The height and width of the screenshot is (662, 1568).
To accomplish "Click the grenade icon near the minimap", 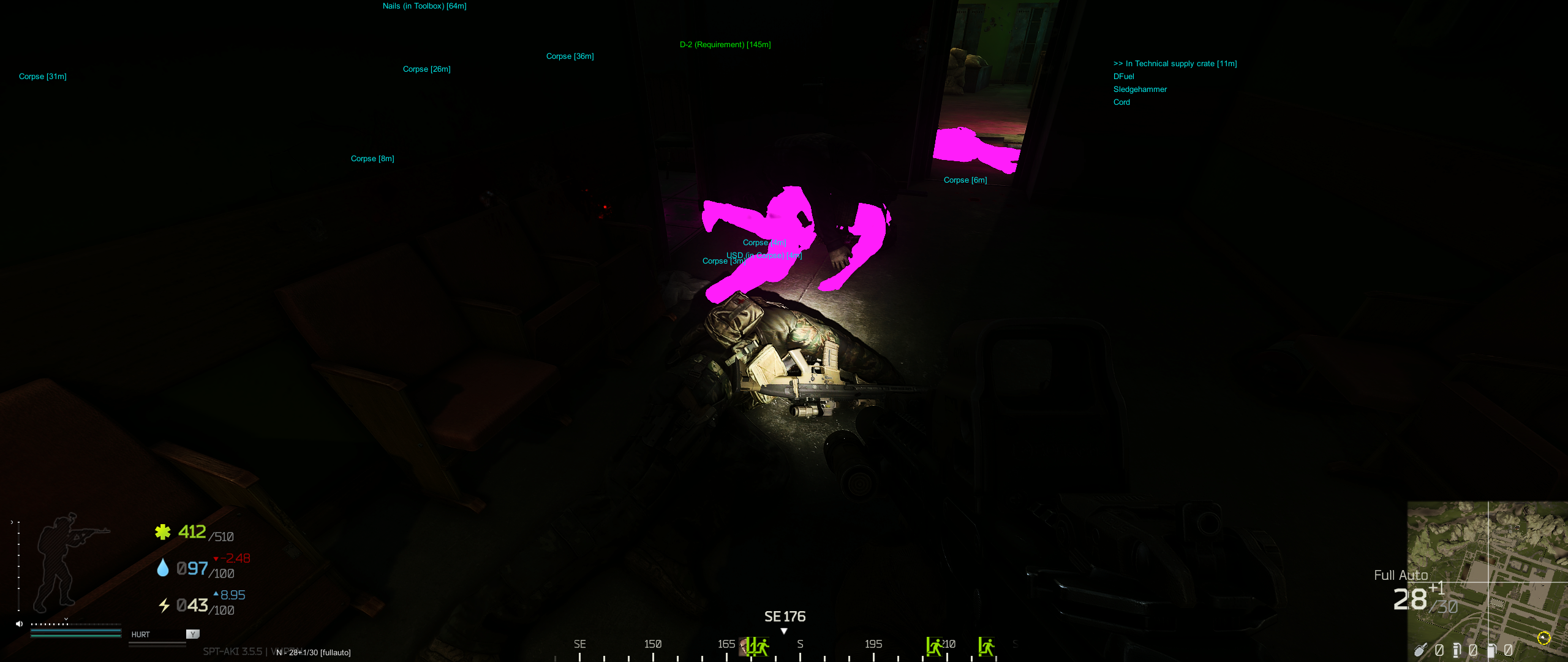I will (x=1421, y=650).
